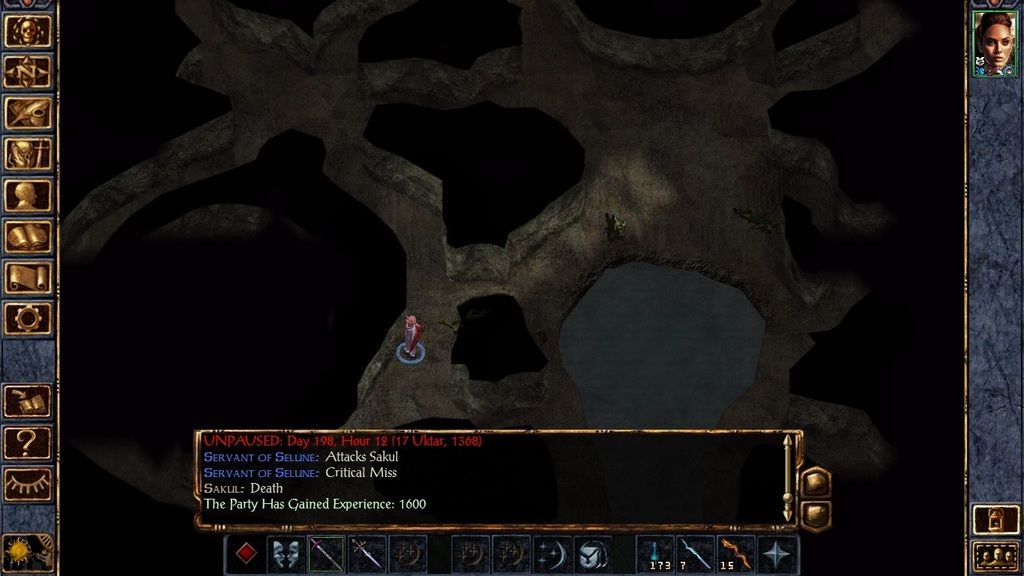This screenshot has width=1024, height=576.
Task: Open the mage spellbook
Action: [x=28, y=236]
